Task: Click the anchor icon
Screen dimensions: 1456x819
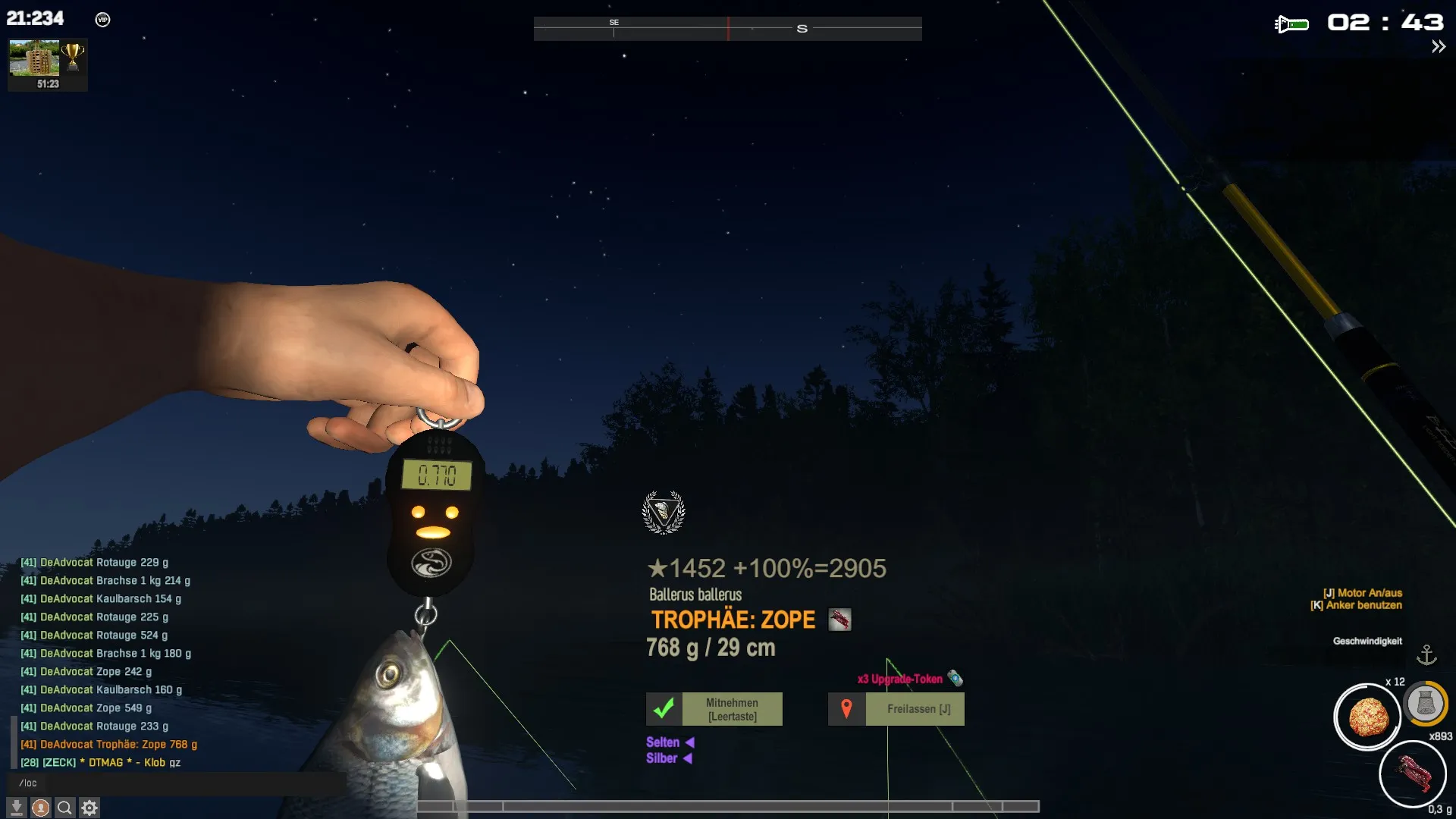Action: pyautogui.click(x=1426, y=654)
